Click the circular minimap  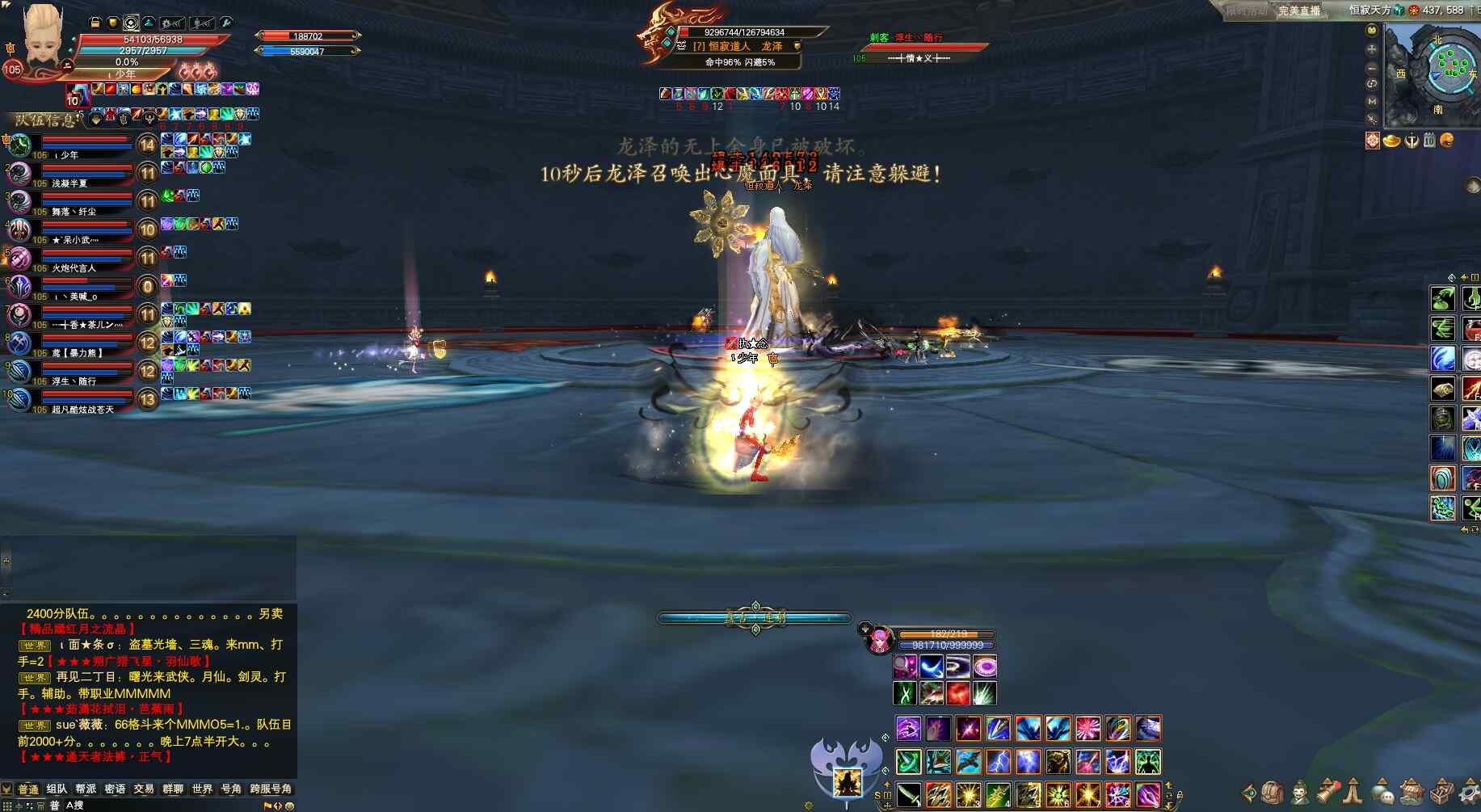pyautogui.click(x=1451, y=67)
